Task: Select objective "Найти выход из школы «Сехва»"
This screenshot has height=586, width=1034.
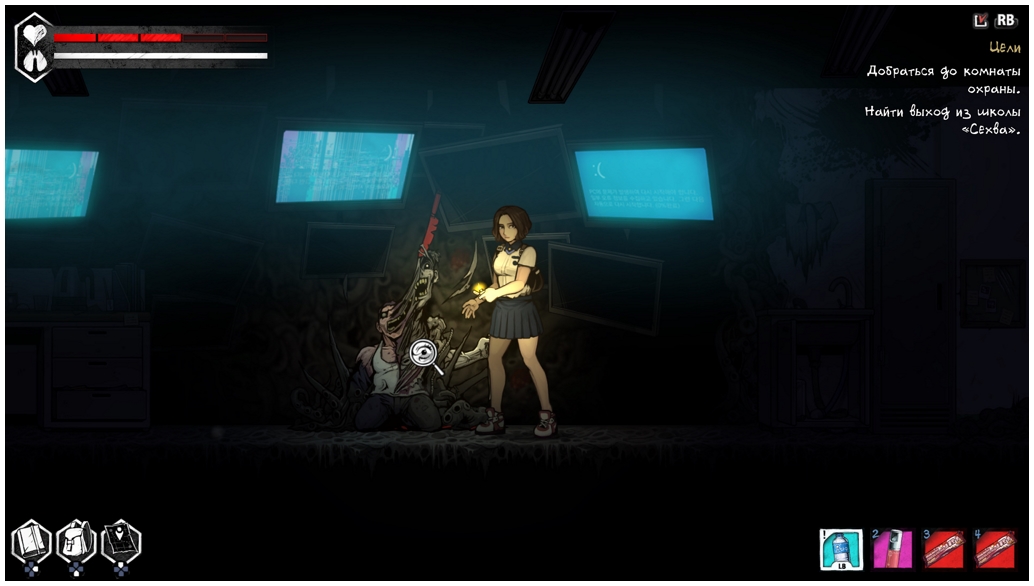Action: 942,121
